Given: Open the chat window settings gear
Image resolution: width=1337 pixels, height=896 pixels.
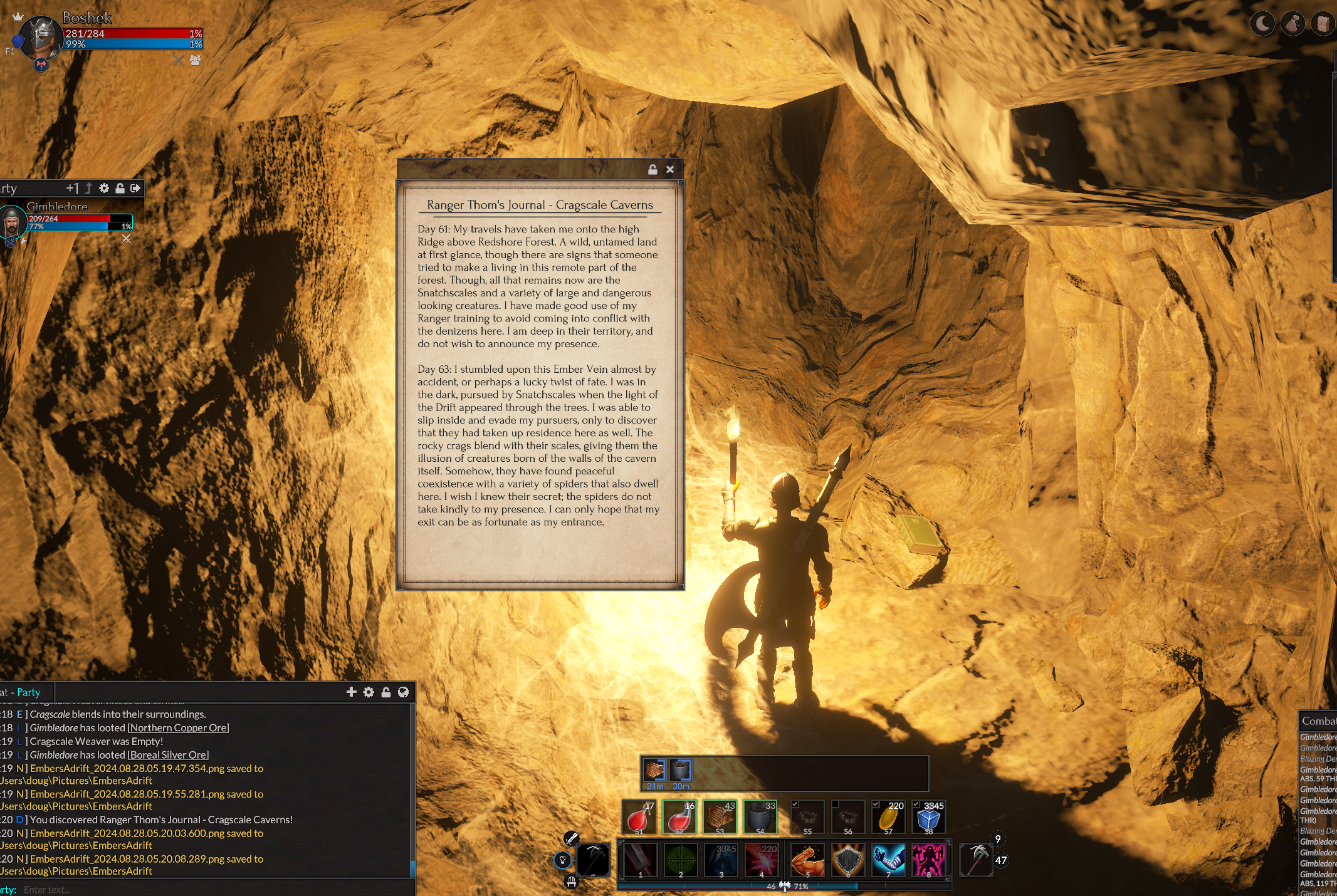Looking at the screenshot, I should coord(369,692).
